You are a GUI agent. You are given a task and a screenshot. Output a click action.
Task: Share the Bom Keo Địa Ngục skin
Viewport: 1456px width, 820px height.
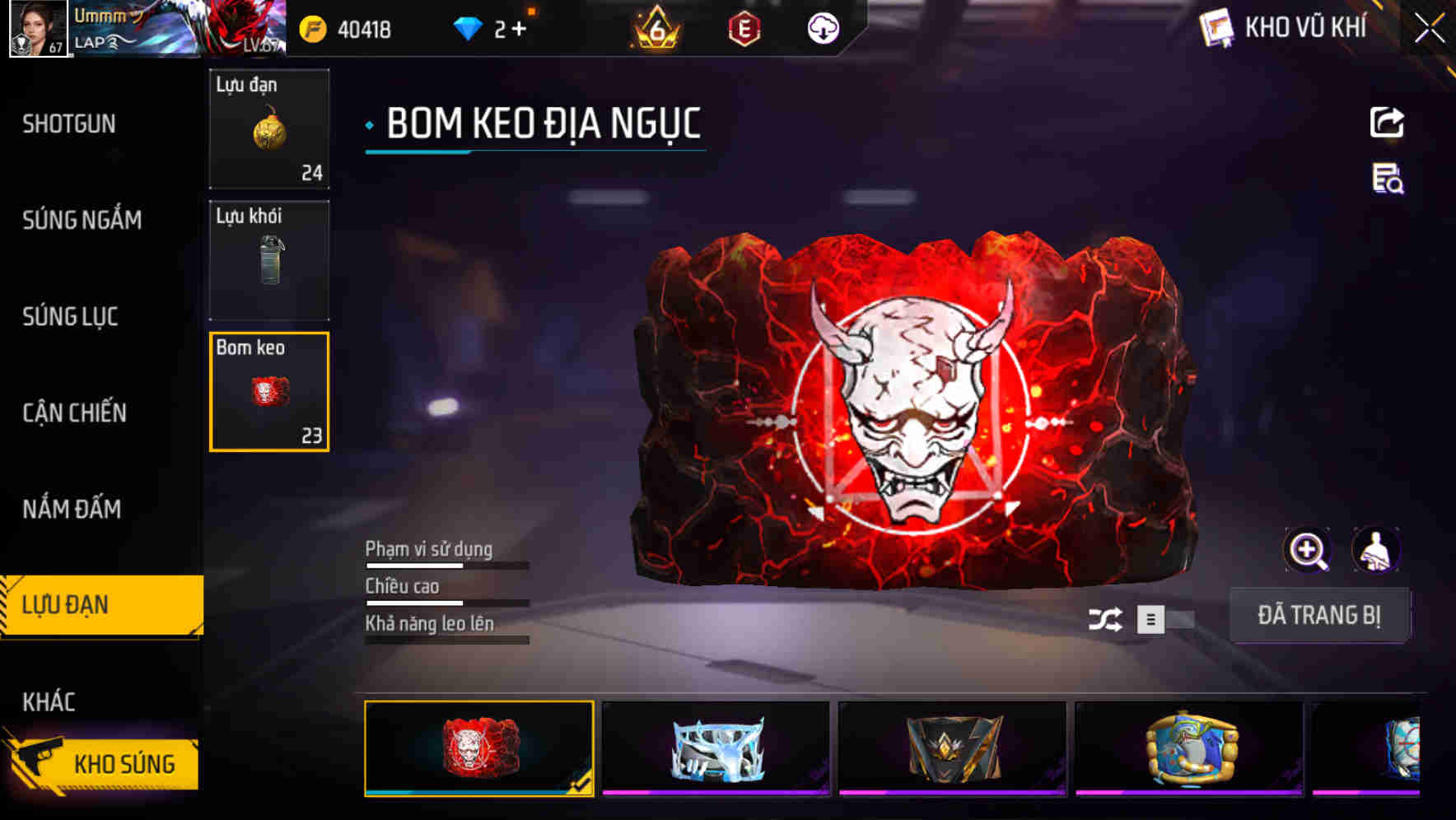point(1386,122)
